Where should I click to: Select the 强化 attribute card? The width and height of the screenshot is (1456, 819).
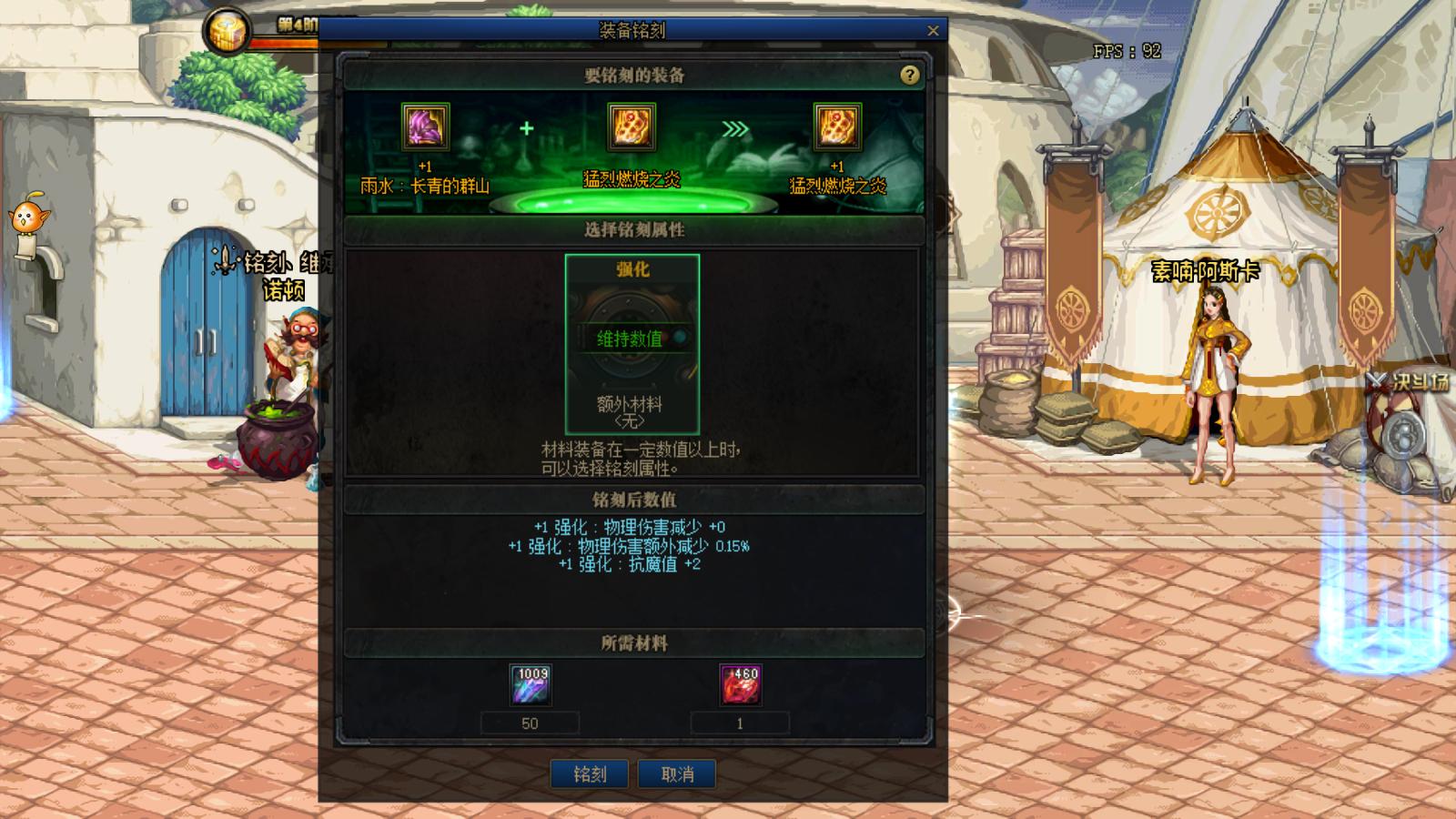[632, 269]
